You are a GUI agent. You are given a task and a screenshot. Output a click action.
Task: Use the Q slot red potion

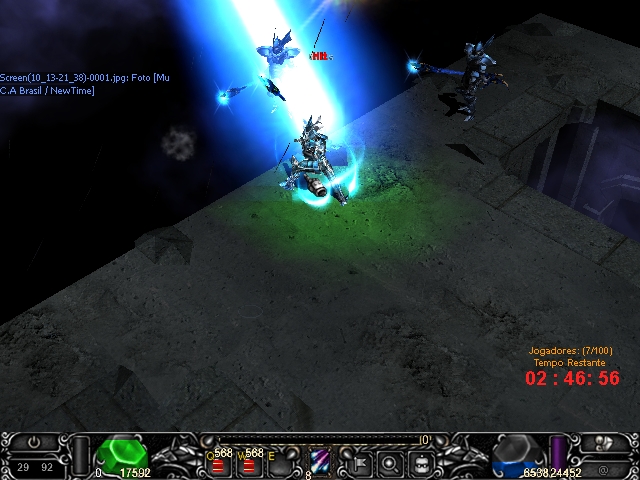218,464
